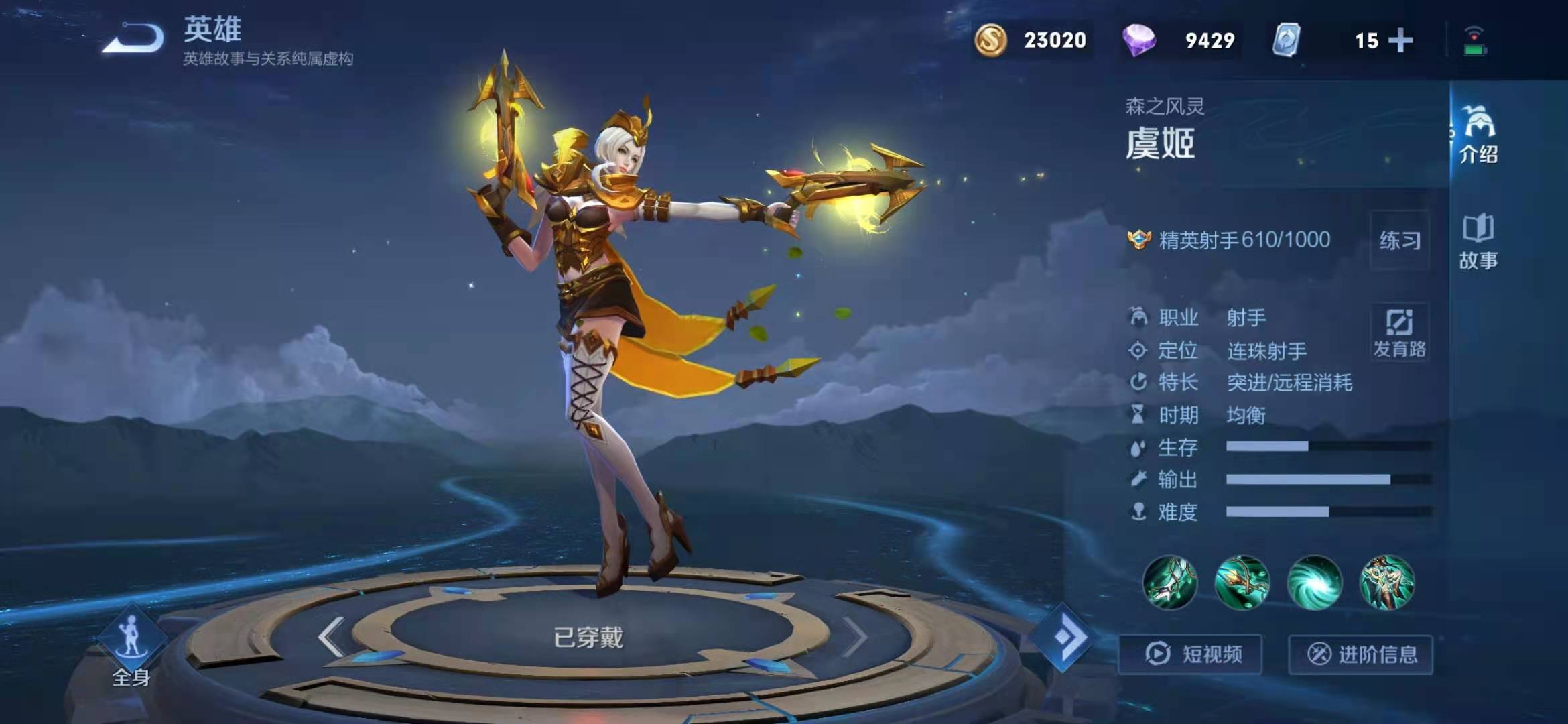Open the 发育路 lane info

click(1400, 333)
